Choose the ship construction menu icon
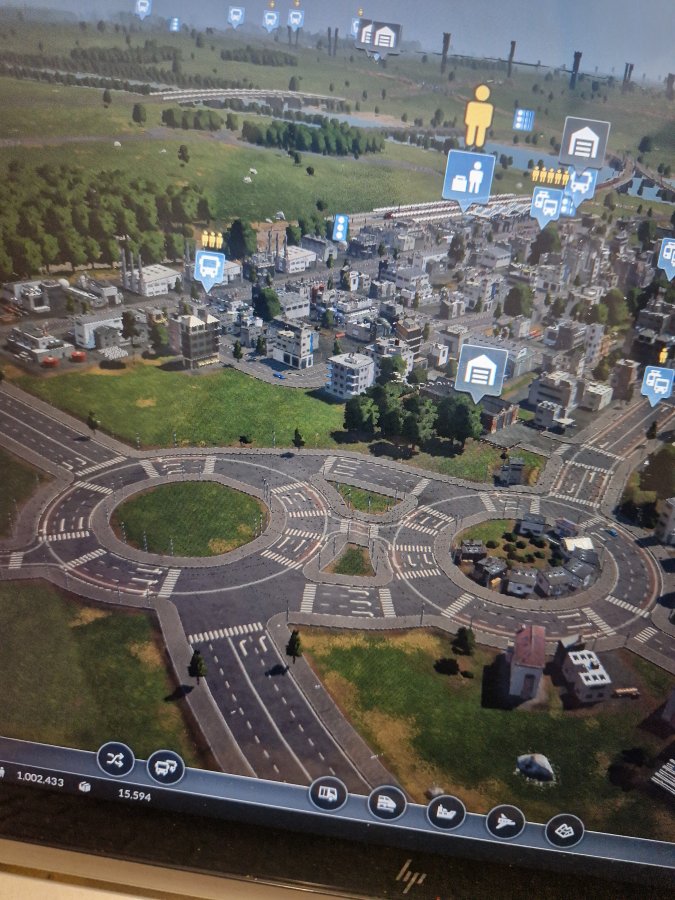Screen dimensions: 675x900 point(446,811)
